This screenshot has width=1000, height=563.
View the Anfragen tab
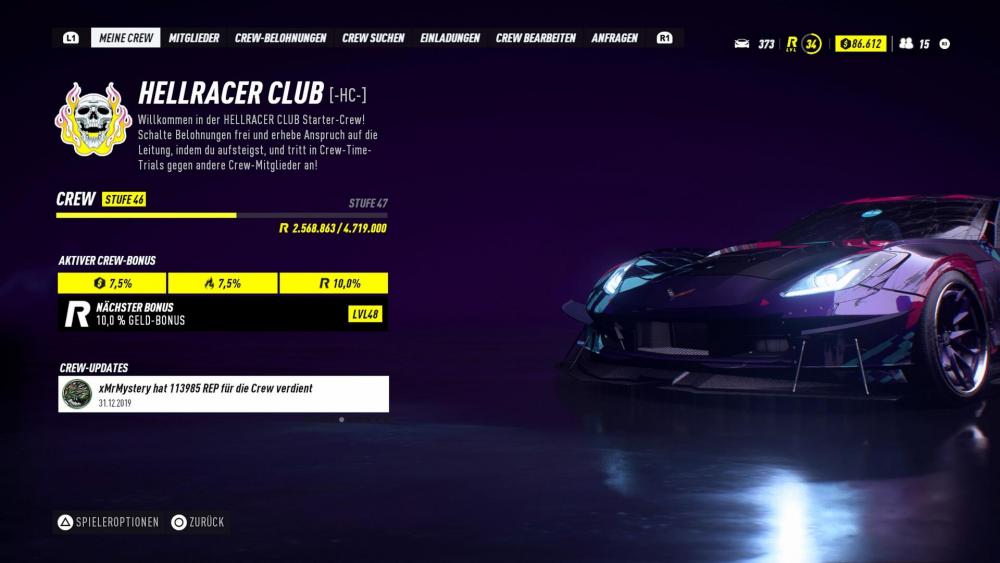pyautogui.click(x=615, y=38)
